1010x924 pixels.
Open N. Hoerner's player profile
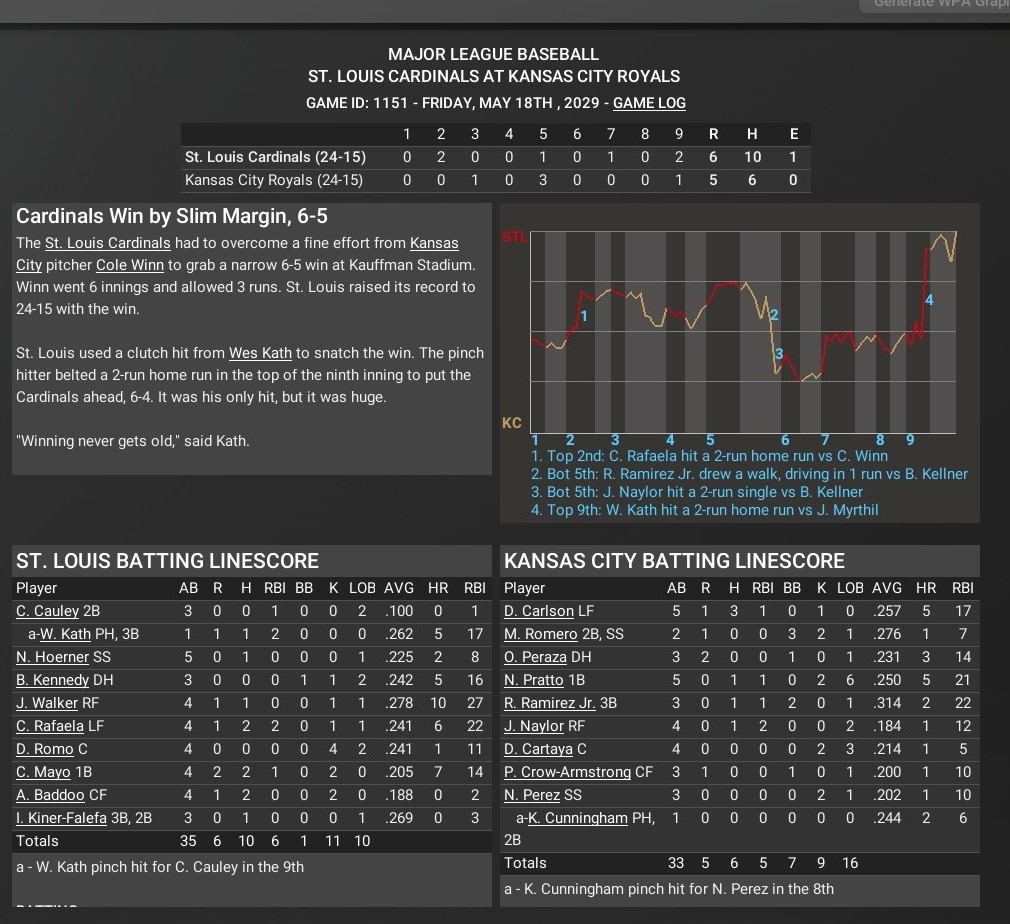click(x=52, y=657)
